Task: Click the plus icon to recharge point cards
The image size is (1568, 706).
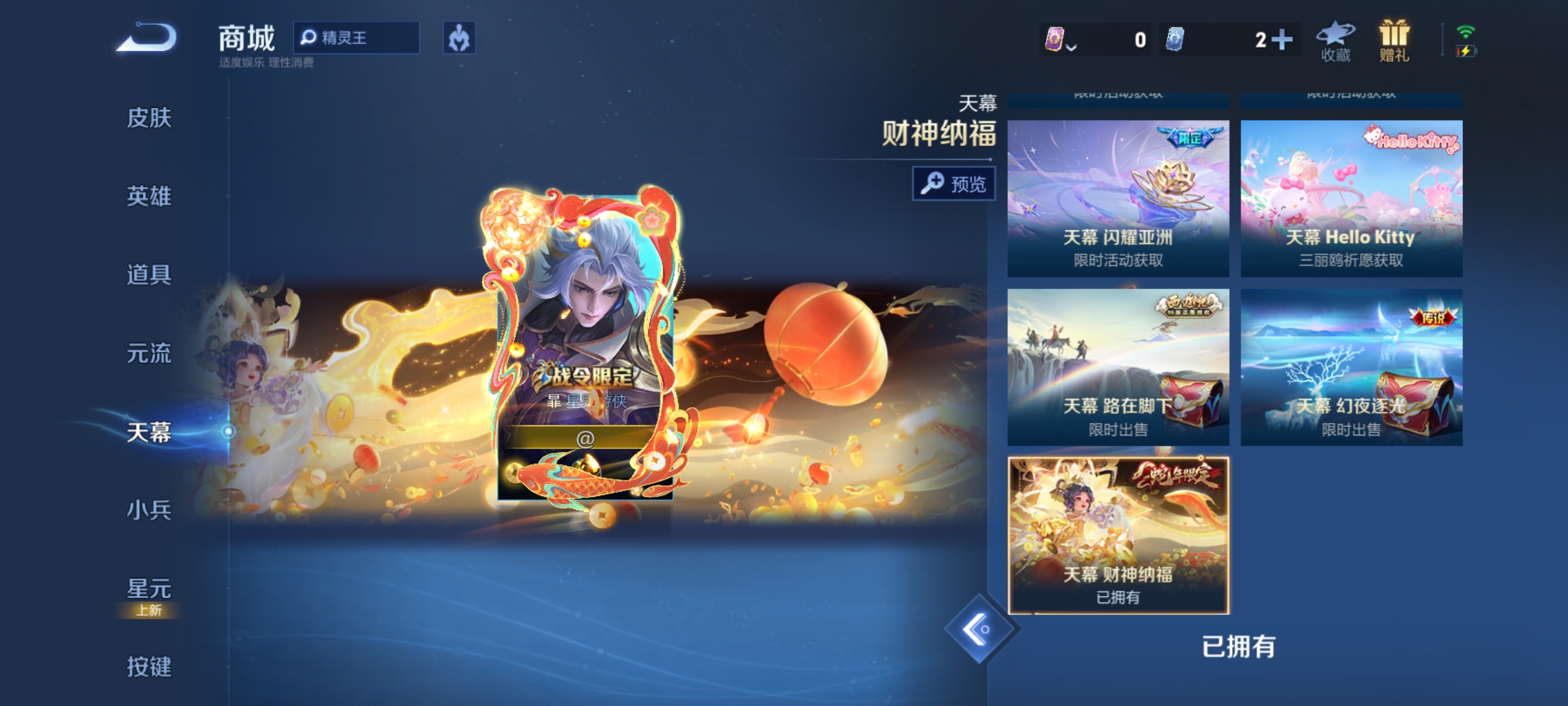Action: tap(1283, 39)
